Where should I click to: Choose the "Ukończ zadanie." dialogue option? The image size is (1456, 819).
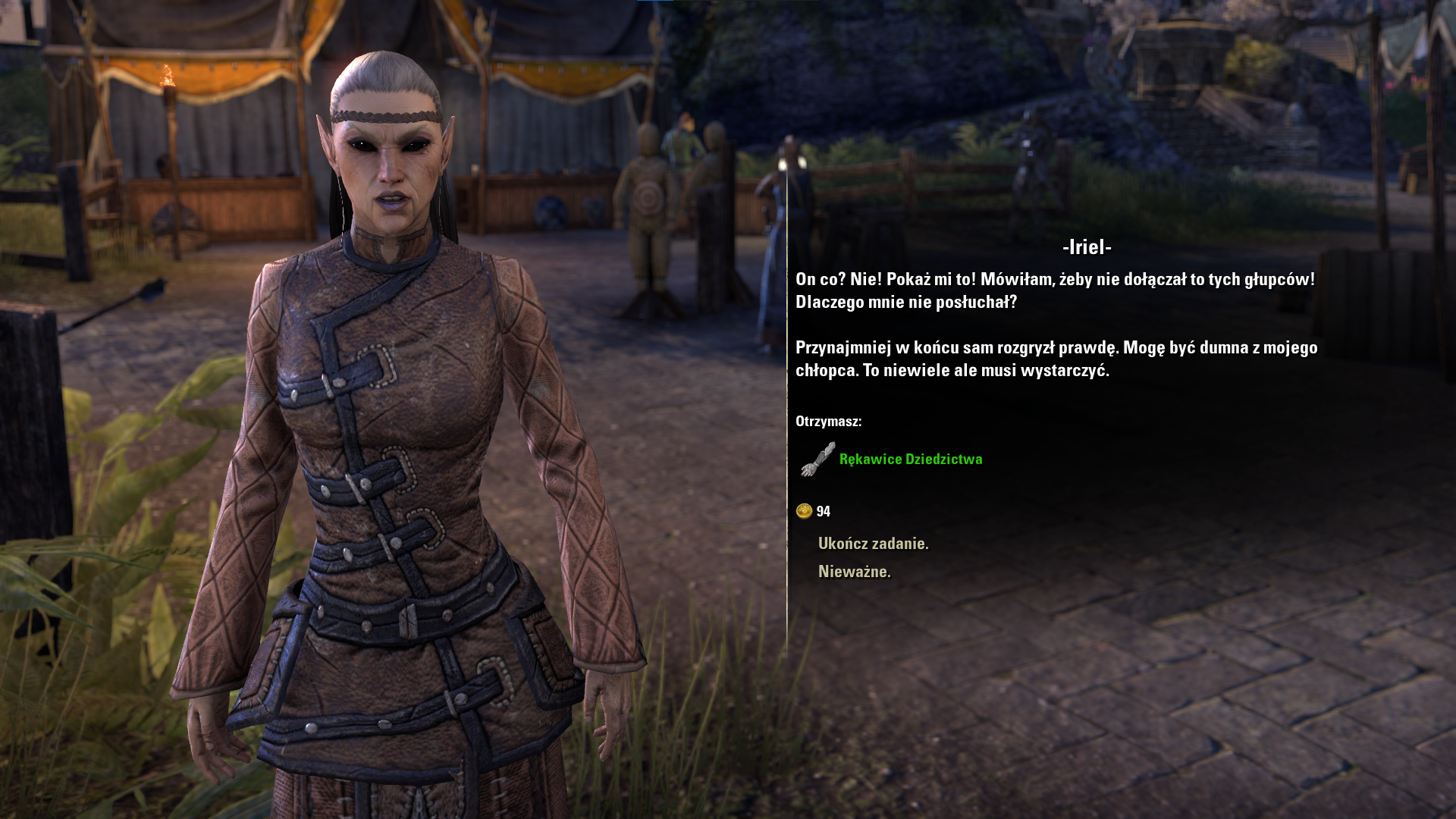pyautogui.click(x=873, y=544)
